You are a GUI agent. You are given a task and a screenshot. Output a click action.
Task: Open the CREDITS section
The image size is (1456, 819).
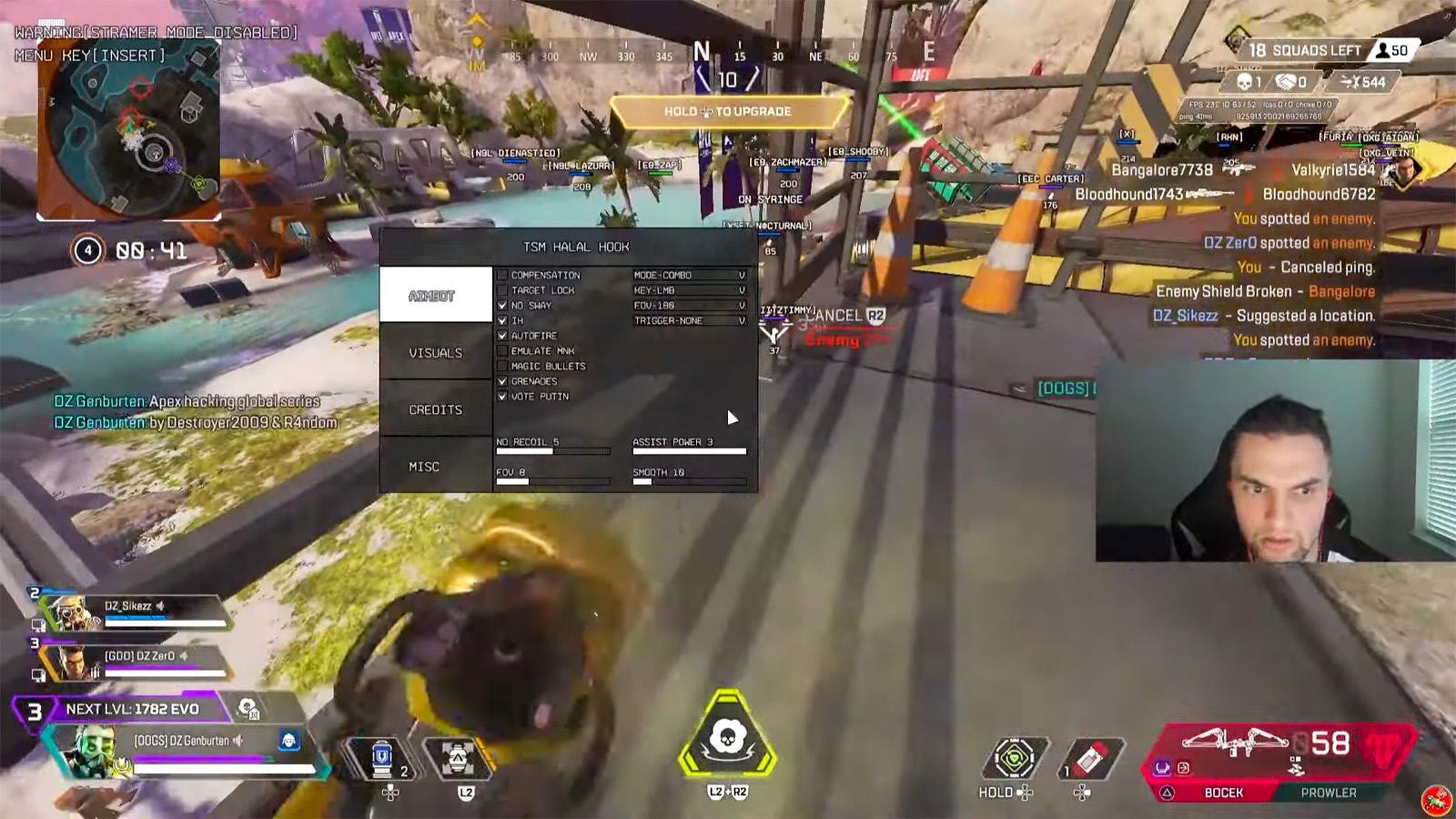click(x=435, y=409)
